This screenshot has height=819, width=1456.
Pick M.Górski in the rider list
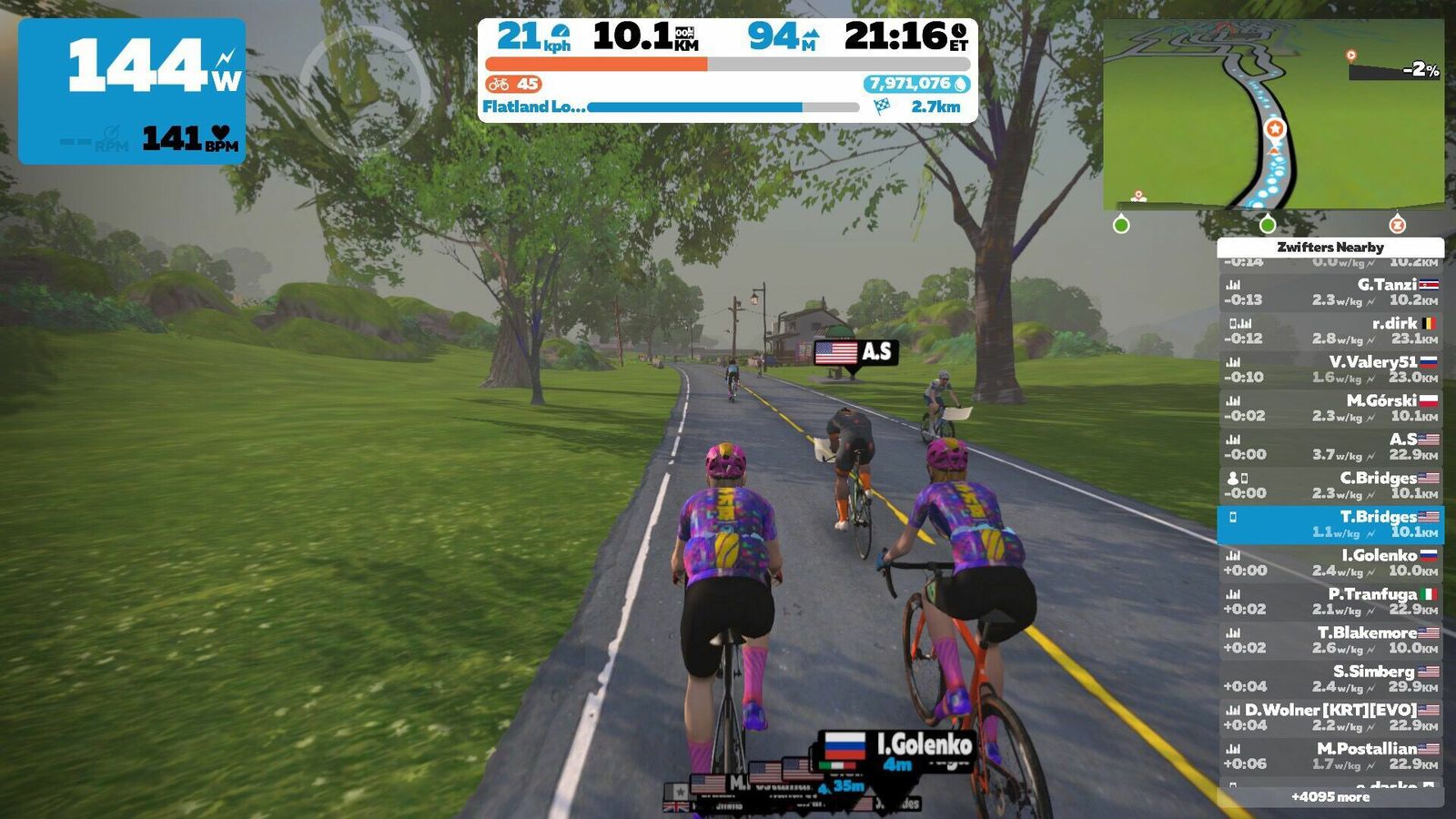1330,408
